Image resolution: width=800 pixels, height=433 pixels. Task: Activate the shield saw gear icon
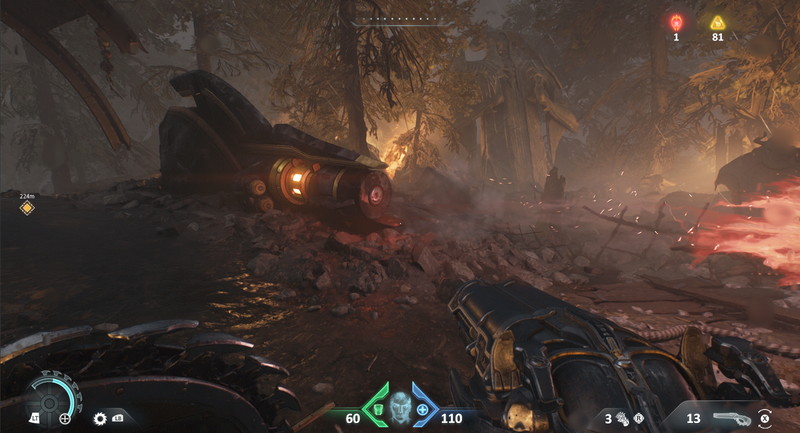click(100, 418)
